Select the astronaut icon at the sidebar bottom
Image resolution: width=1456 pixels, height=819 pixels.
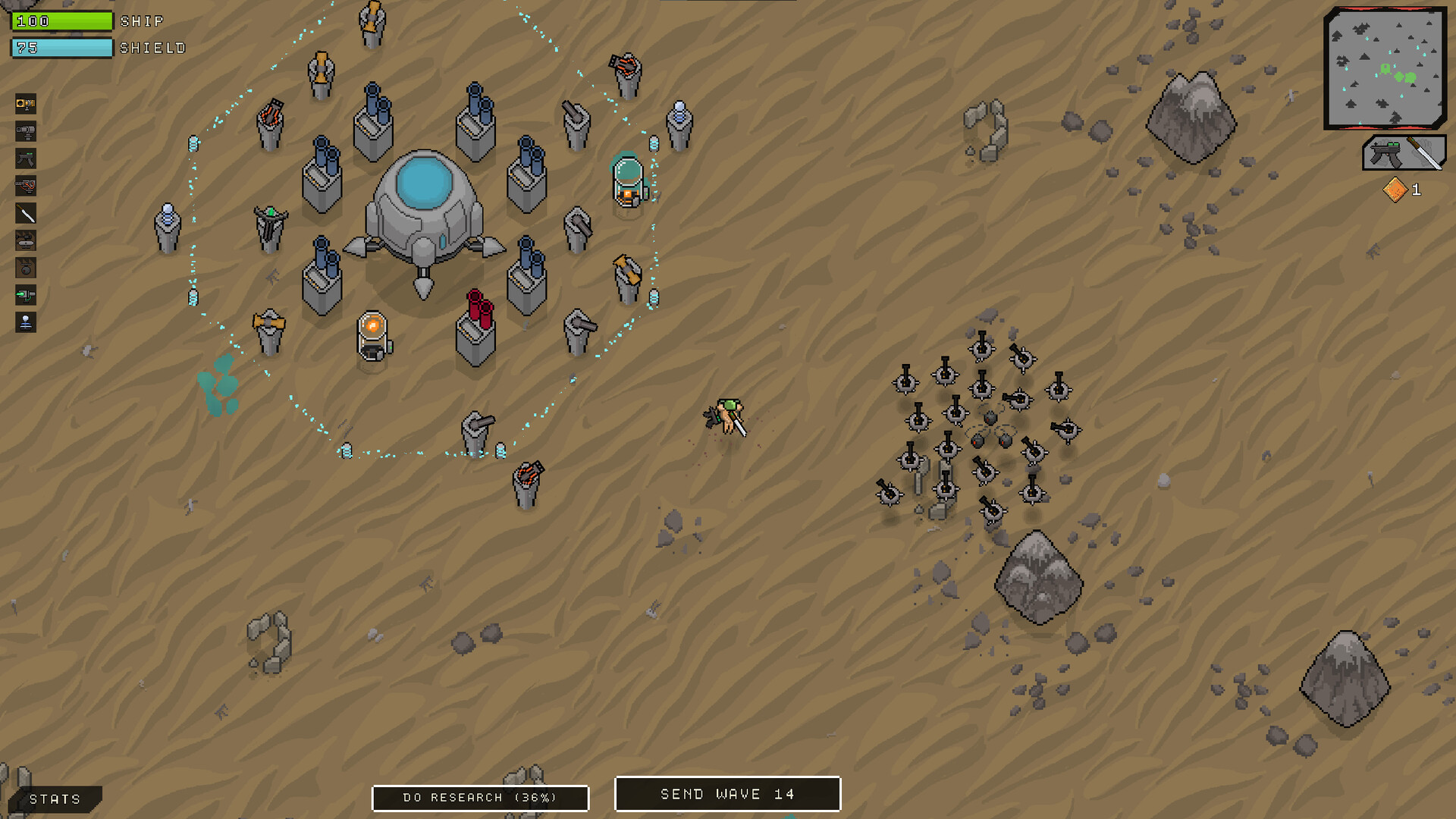click(x=25, y=322)
